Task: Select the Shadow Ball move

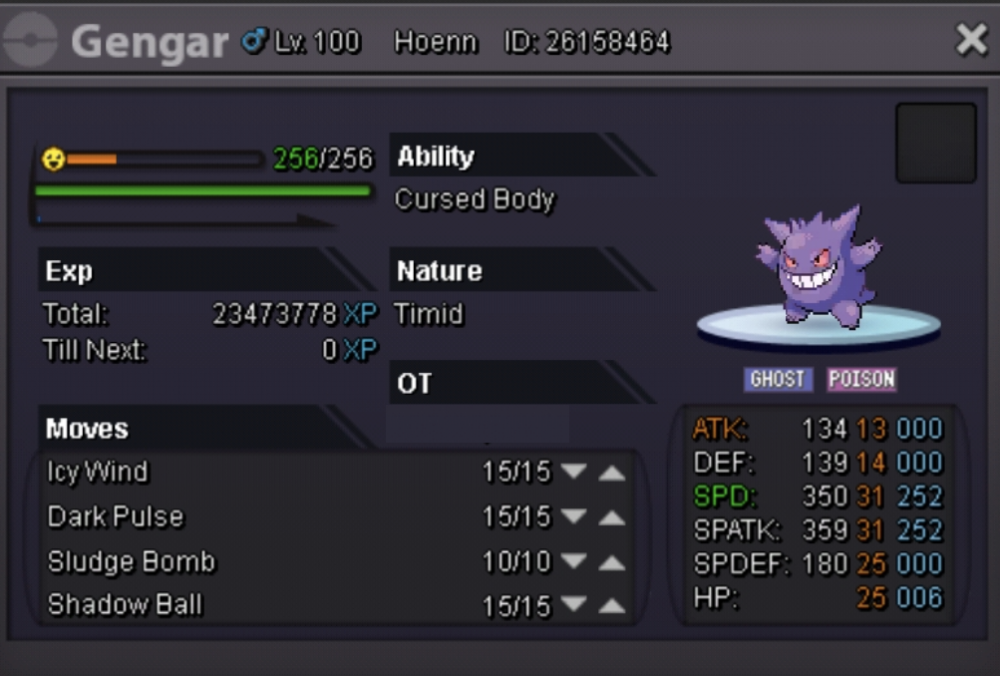Action: click(125, 605)
